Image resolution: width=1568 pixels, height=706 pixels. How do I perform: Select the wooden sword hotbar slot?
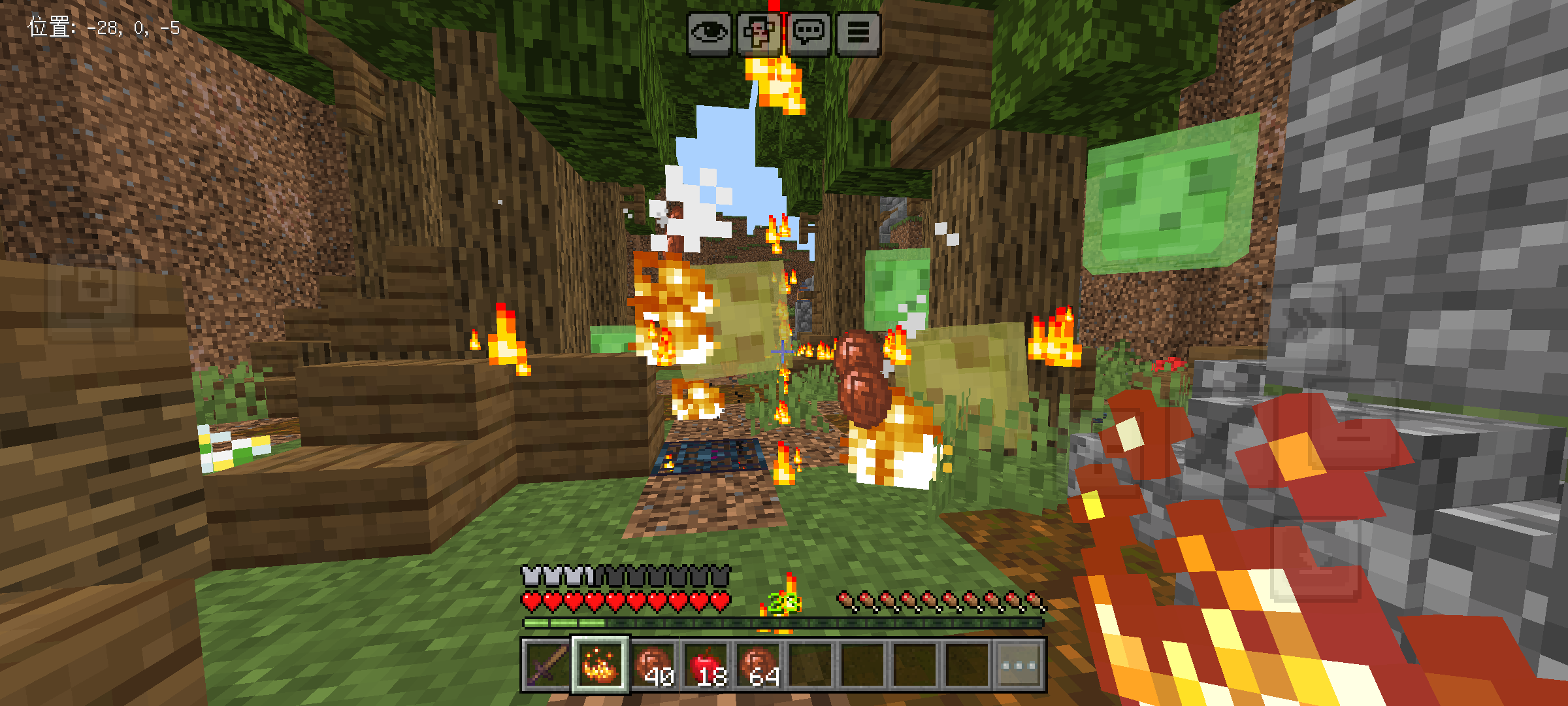click(x=547, y=665)
